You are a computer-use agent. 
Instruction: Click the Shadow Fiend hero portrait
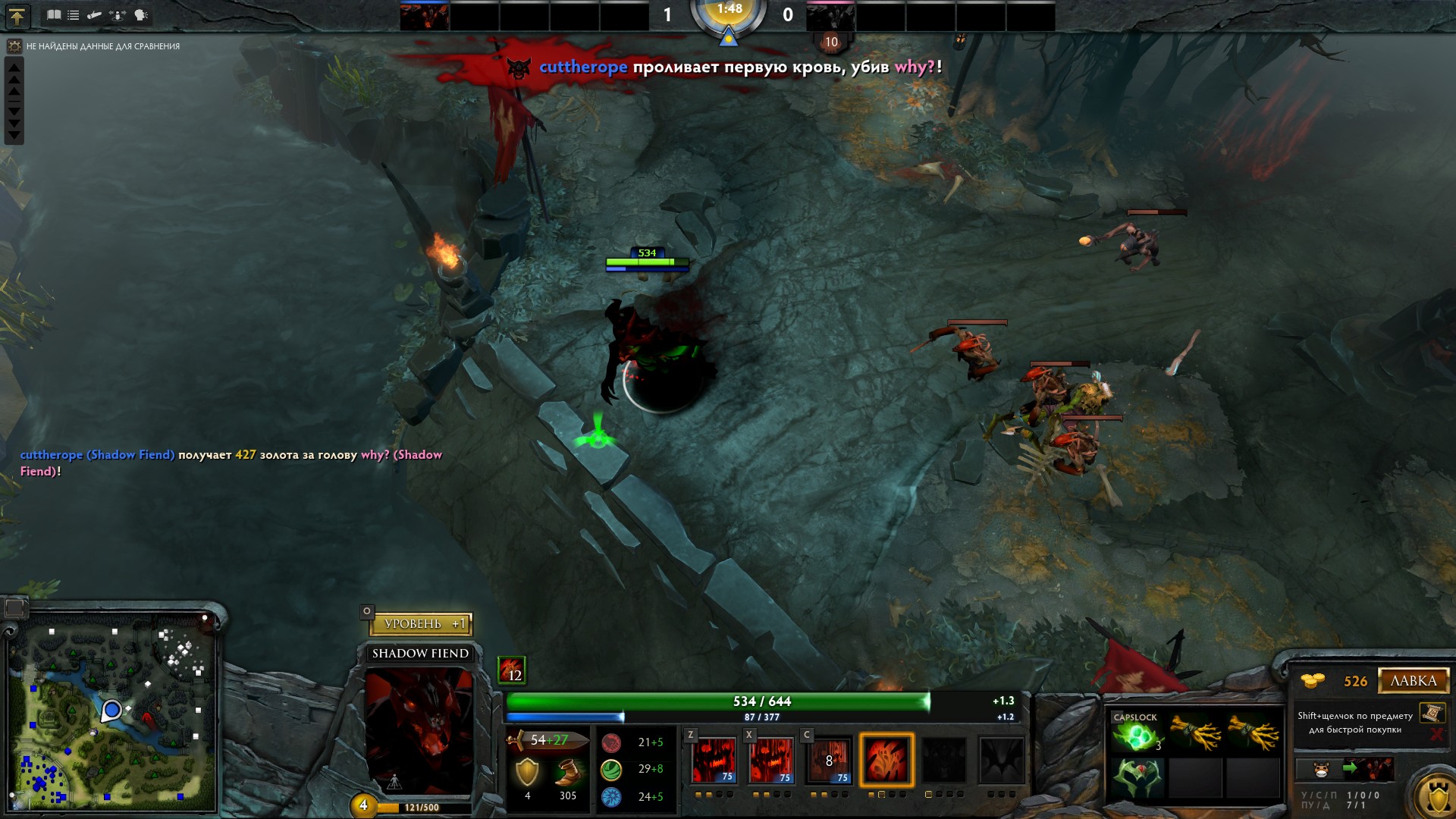(419, 730)
